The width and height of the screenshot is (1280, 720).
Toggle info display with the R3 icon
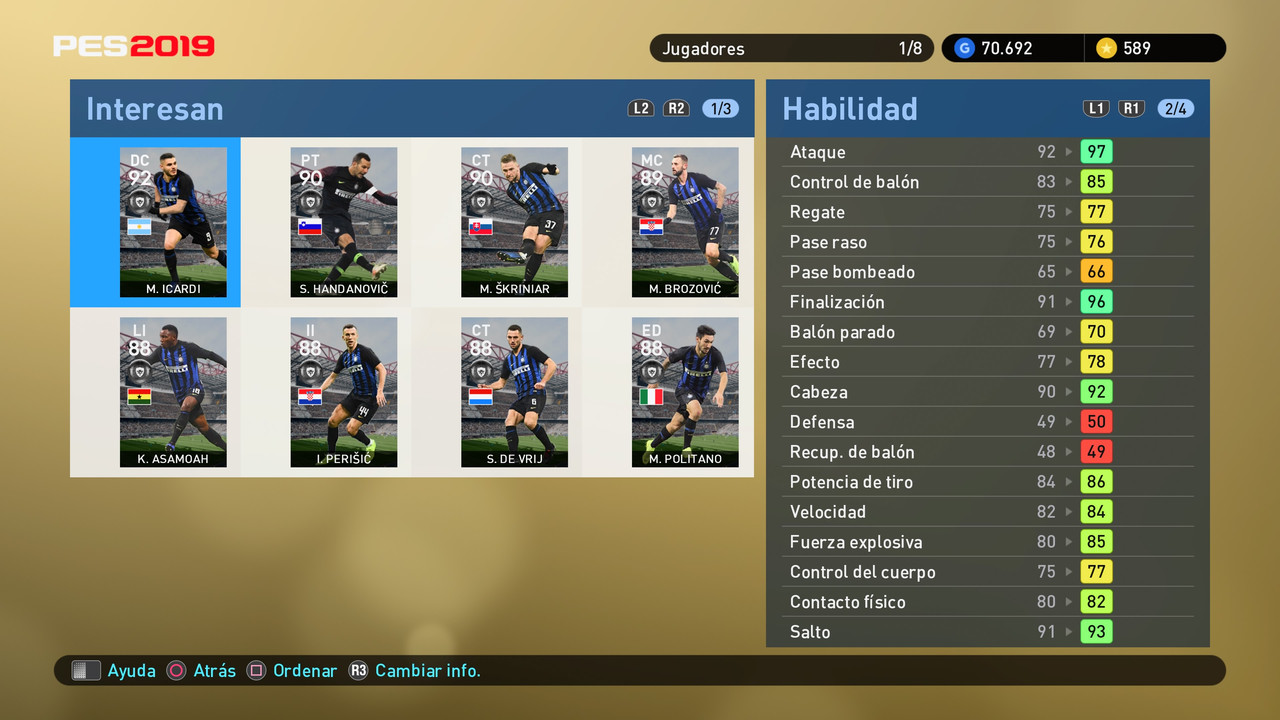pyautogui.click(x=358, y=670)
